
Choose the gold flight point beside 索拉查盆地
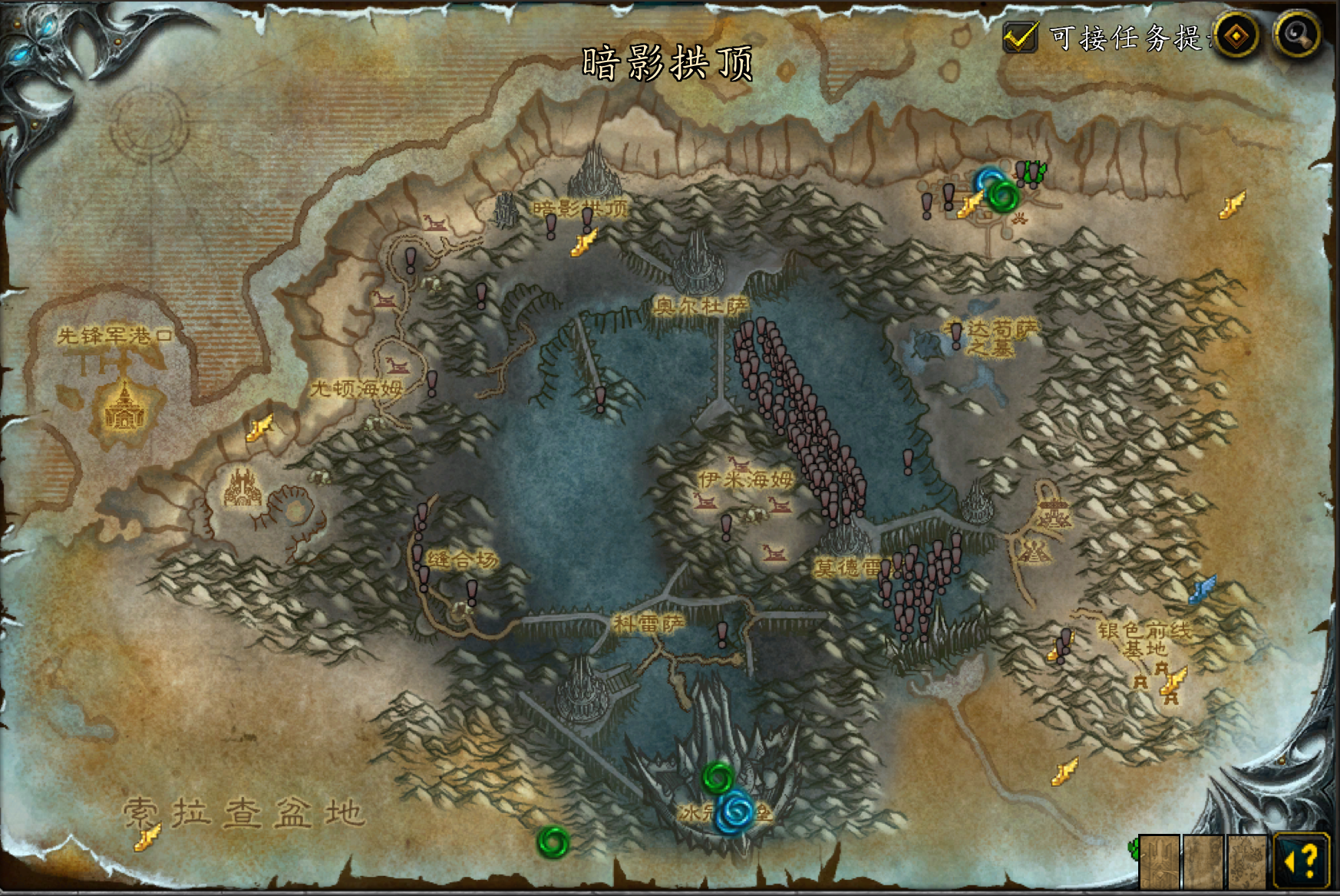[147, 835]
